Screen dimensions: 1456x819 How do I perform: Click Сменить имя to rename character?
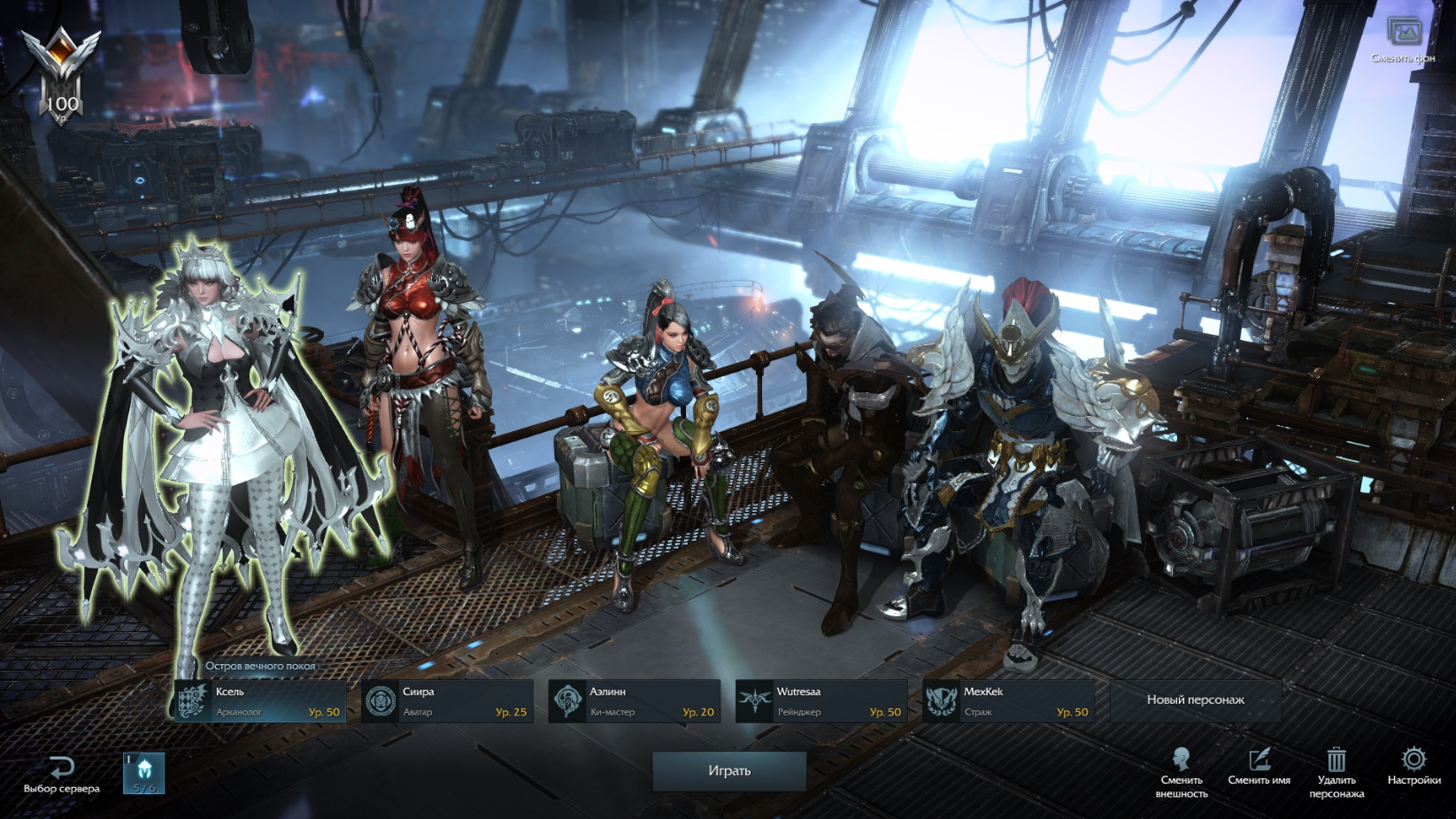[x=1259, y=767]
